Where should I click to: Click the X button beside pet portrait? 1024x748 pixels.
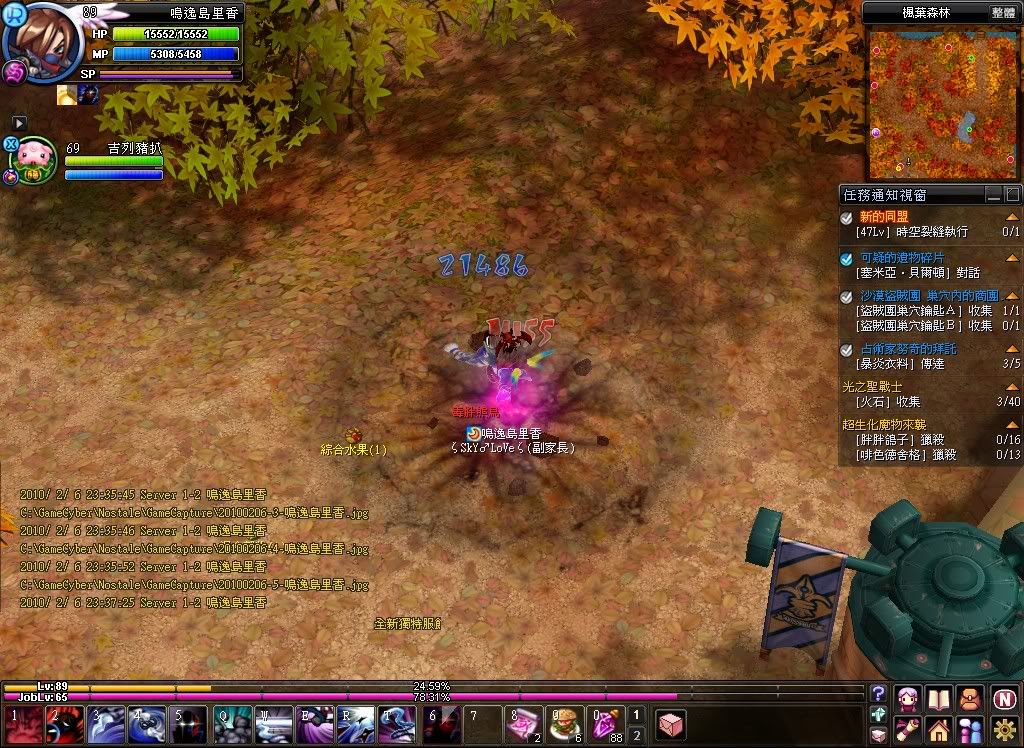click(11, 144)
